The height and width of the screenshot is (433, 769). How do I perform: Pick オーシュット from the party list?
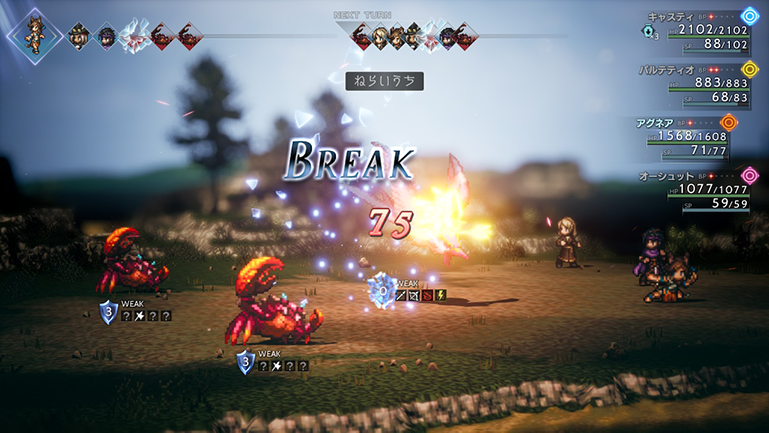(x=700, y=188)
